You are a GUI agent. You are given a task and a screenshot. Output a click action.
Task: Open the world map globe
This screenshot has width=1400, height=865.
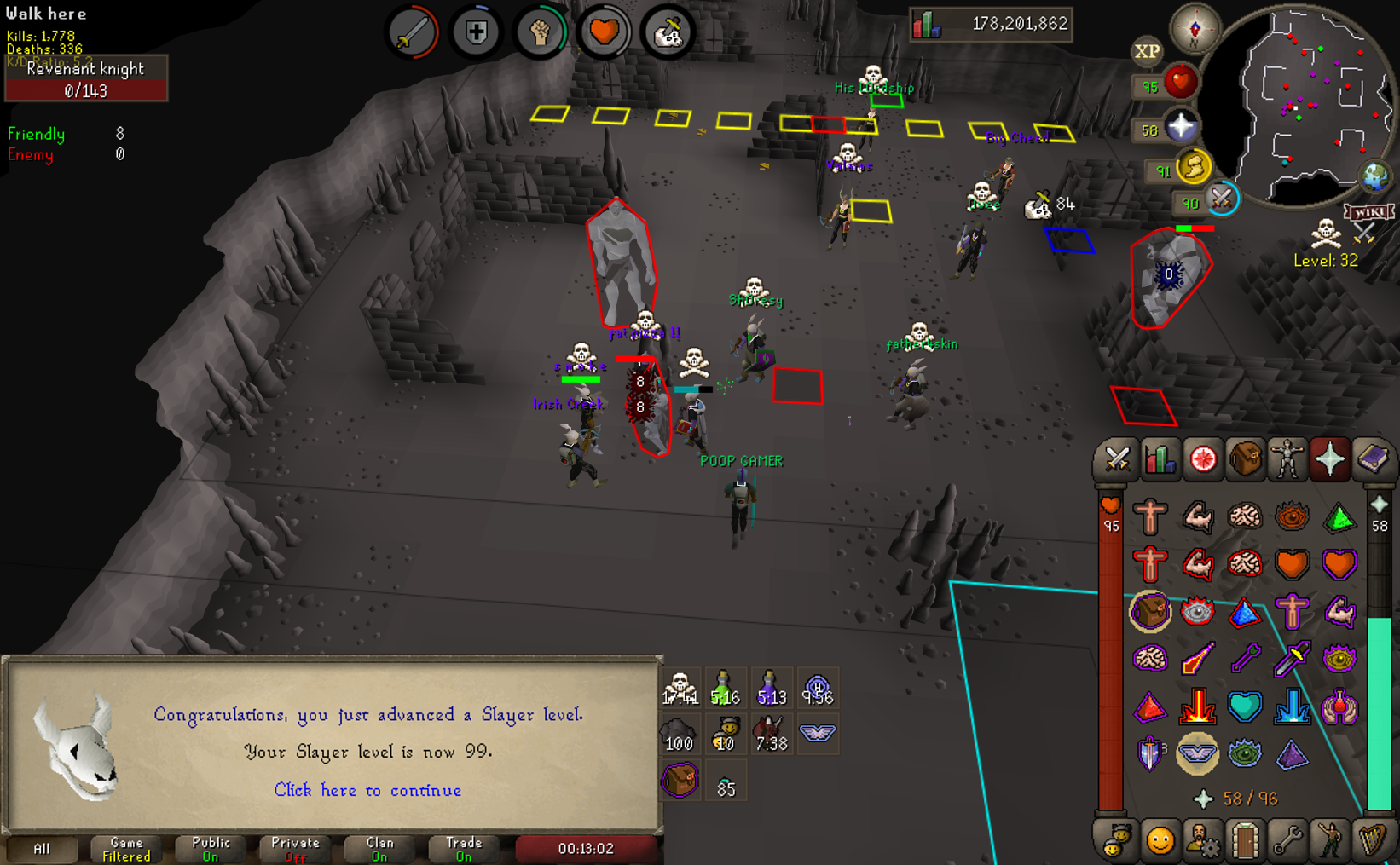coord(1374,176)
